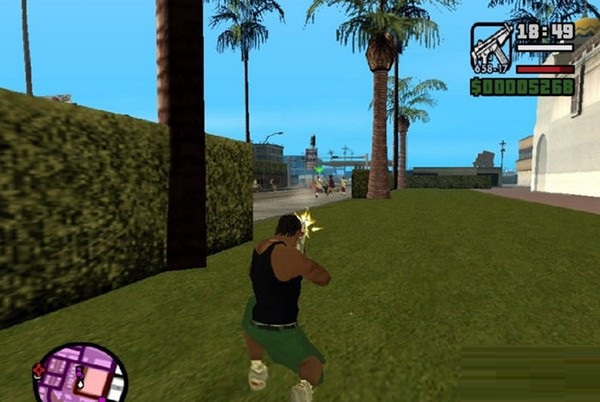This screenshot has width=600, height=402.
Task: Open the circular radar minimap
Action: click(x=81, y=374)
